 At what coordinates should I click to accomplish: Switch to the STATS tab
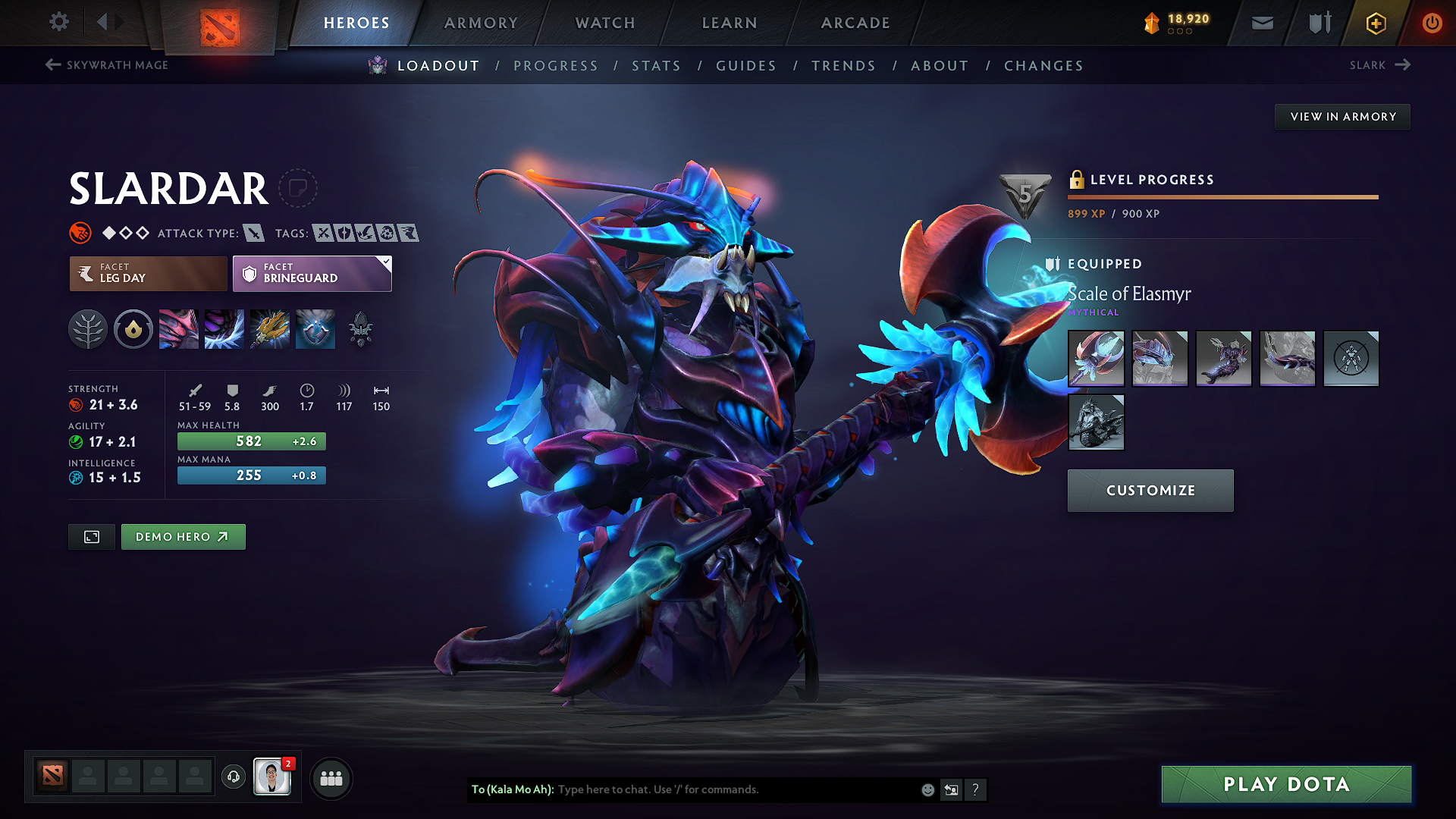[657, 66]
